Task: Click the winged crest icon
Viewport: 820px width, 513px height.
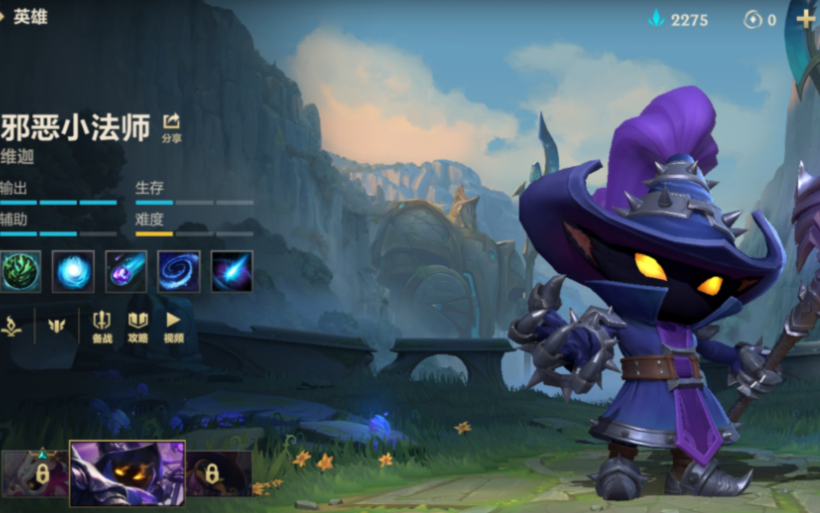Action: 56,326
